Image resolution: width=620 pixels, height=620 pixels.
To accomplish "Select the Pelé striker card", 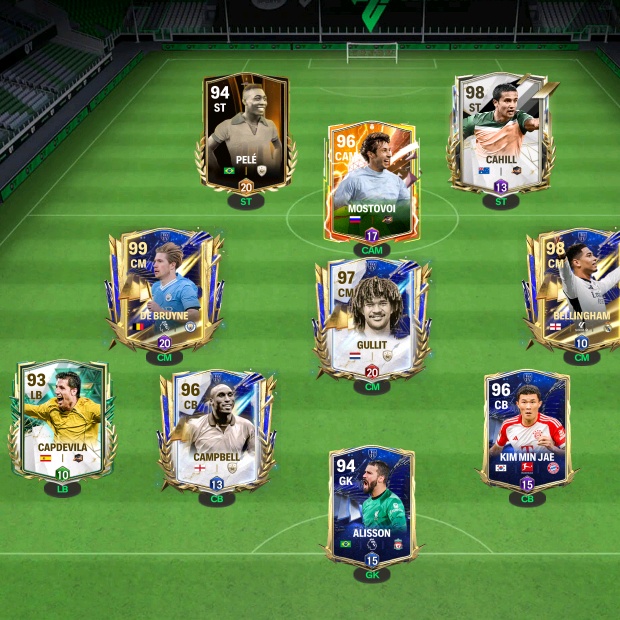I will click(245, 135).
